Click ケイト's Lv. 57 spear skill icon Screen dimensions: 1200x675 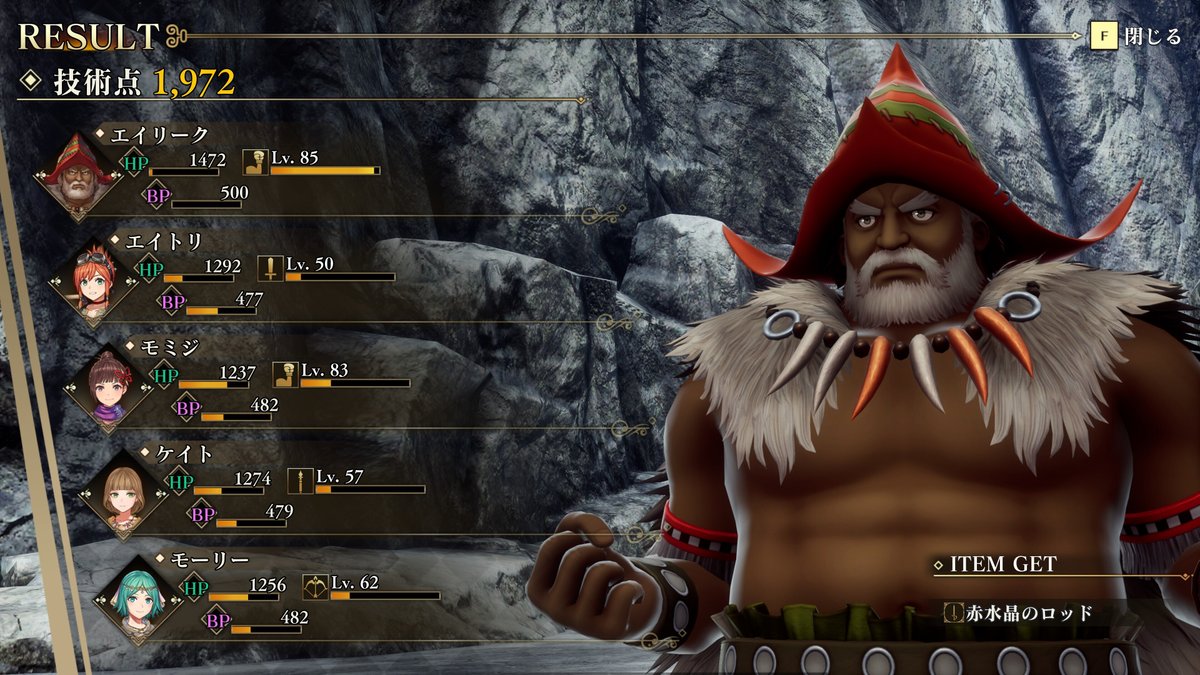pos(300,480)
